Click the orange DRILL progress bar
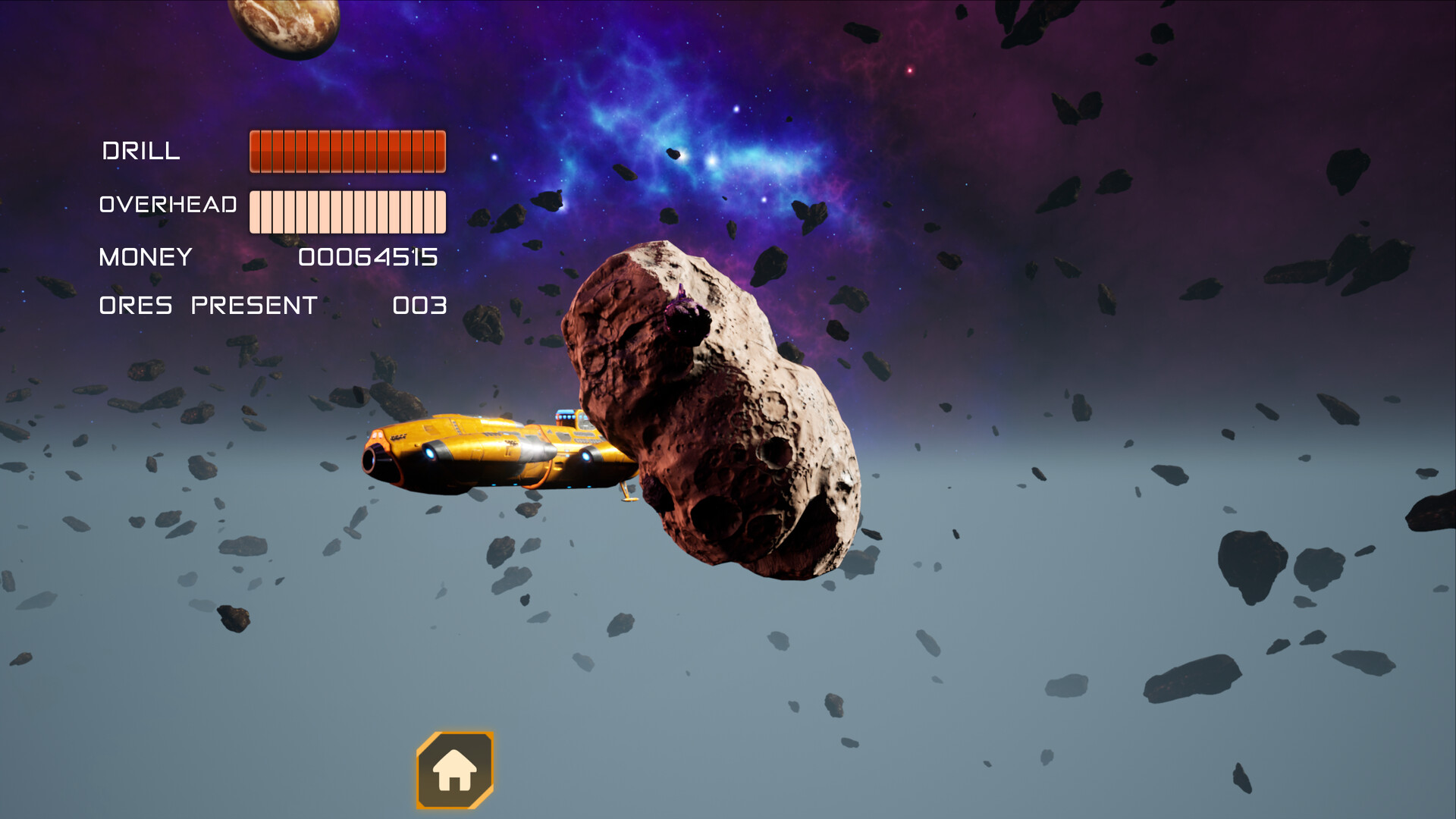 click(349, 151)
